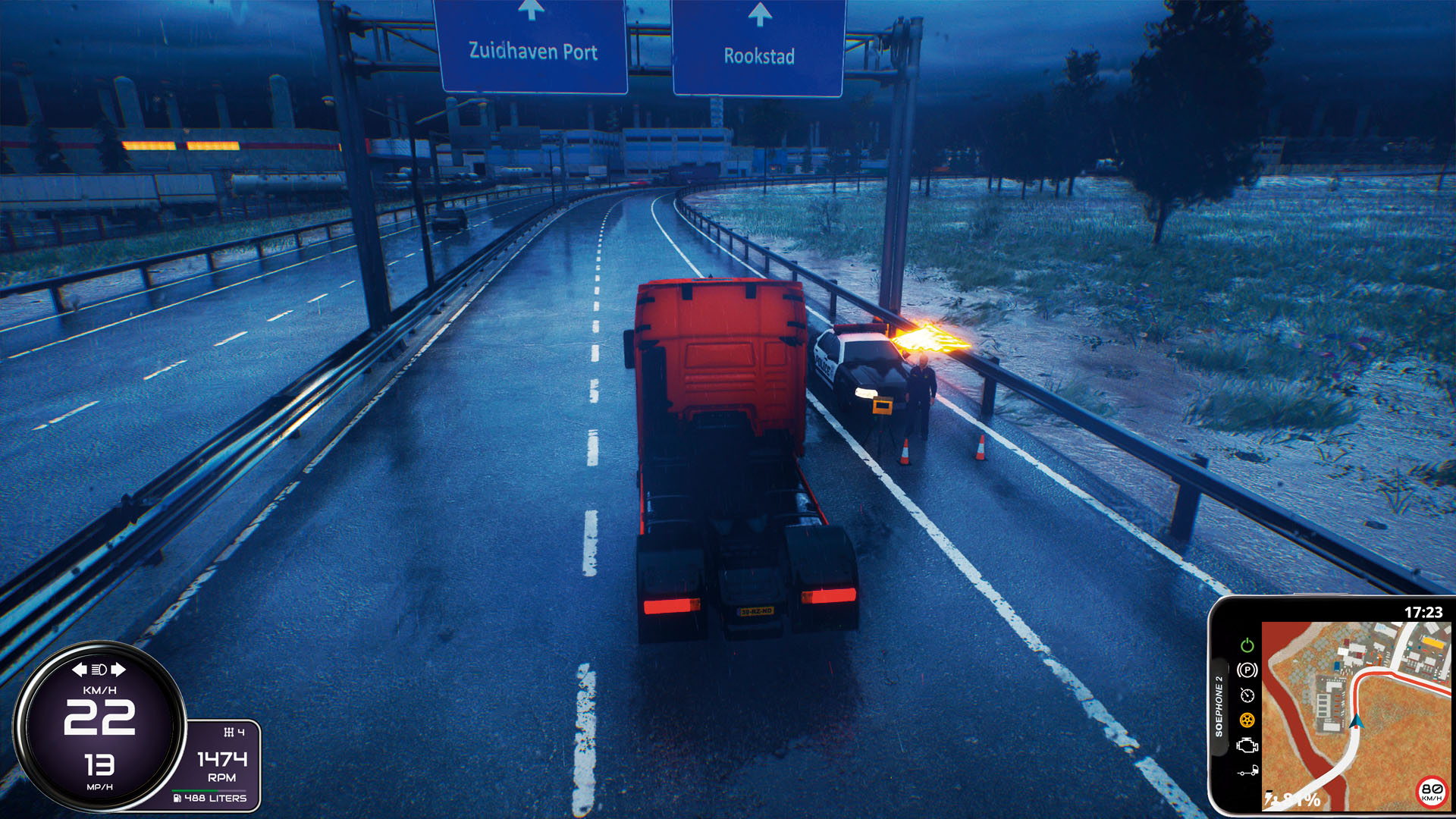Screen dimensions: 1456x819
Task: Toggle the right turn signal arrow
Action: pyautogui.click(x=118, y=669)
